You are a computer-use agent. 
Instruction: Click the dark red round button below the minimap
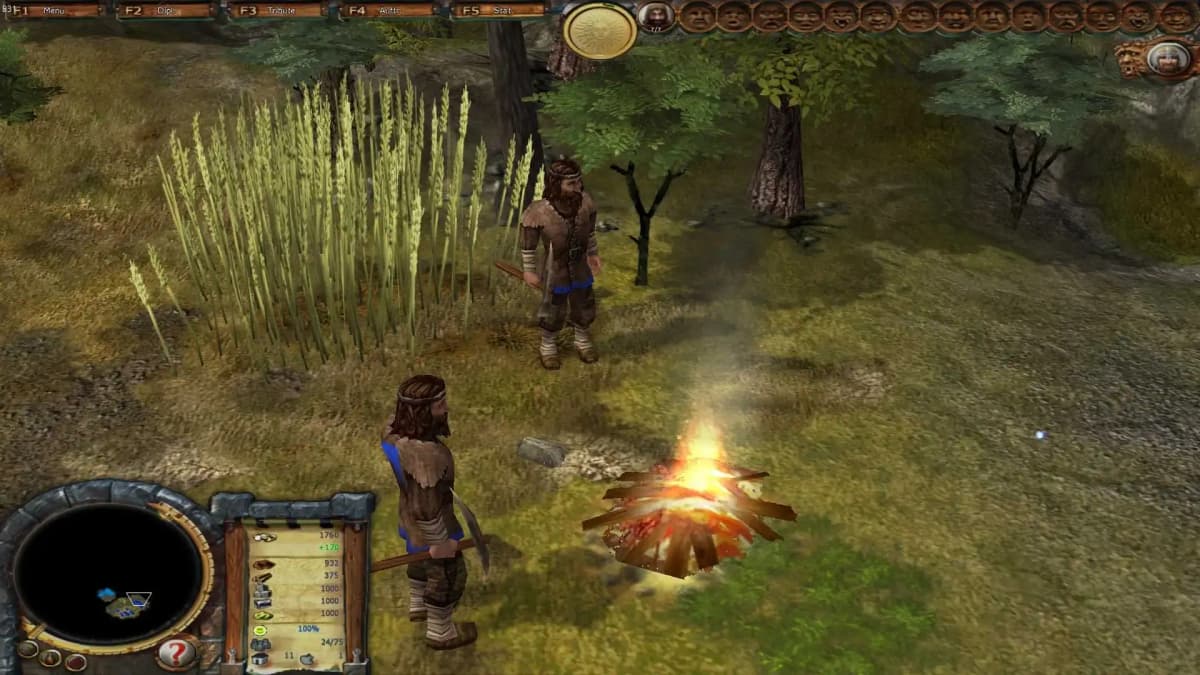(75, 661)
